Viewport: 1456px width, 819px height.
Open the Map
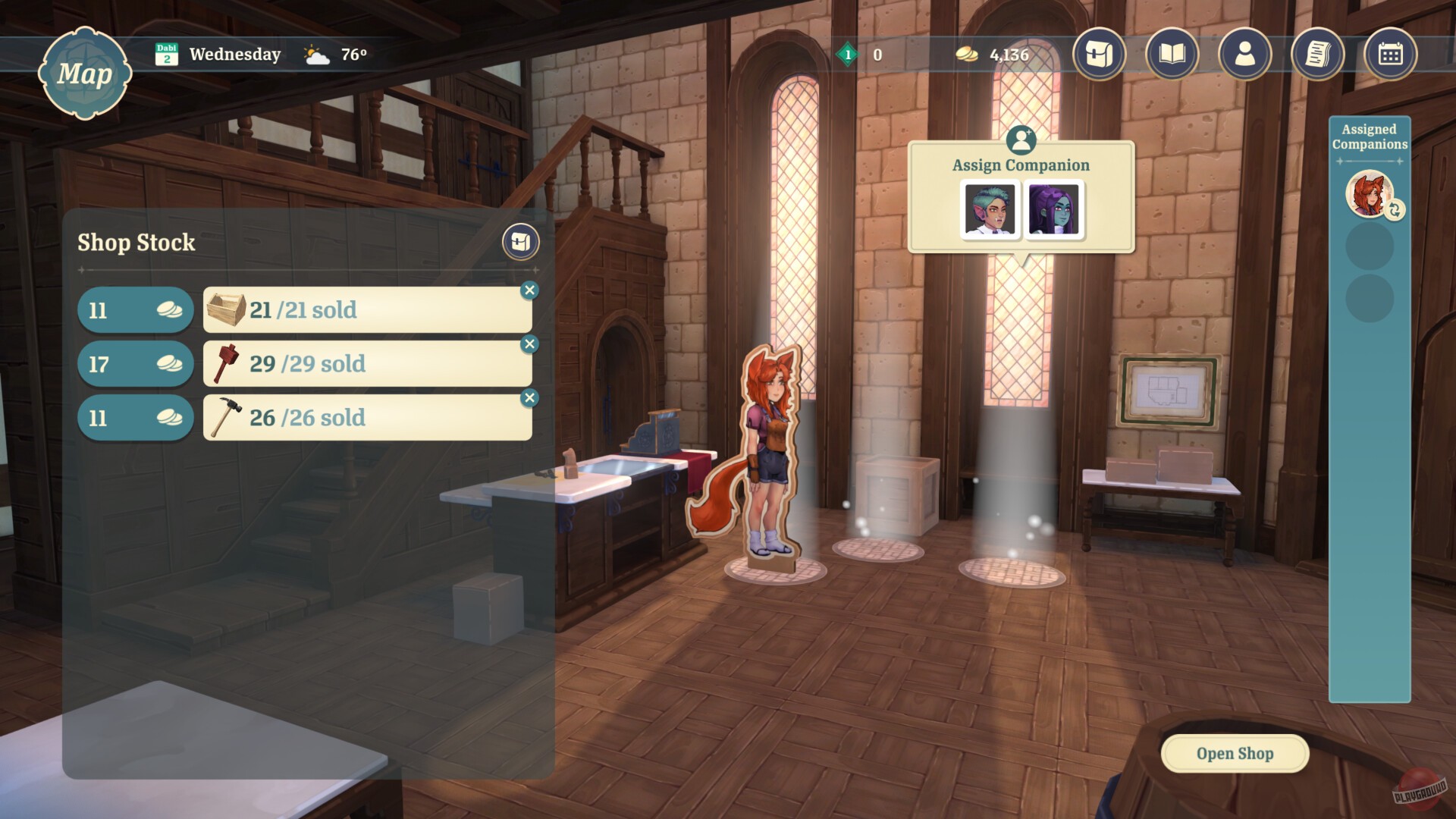pos(86,74)
